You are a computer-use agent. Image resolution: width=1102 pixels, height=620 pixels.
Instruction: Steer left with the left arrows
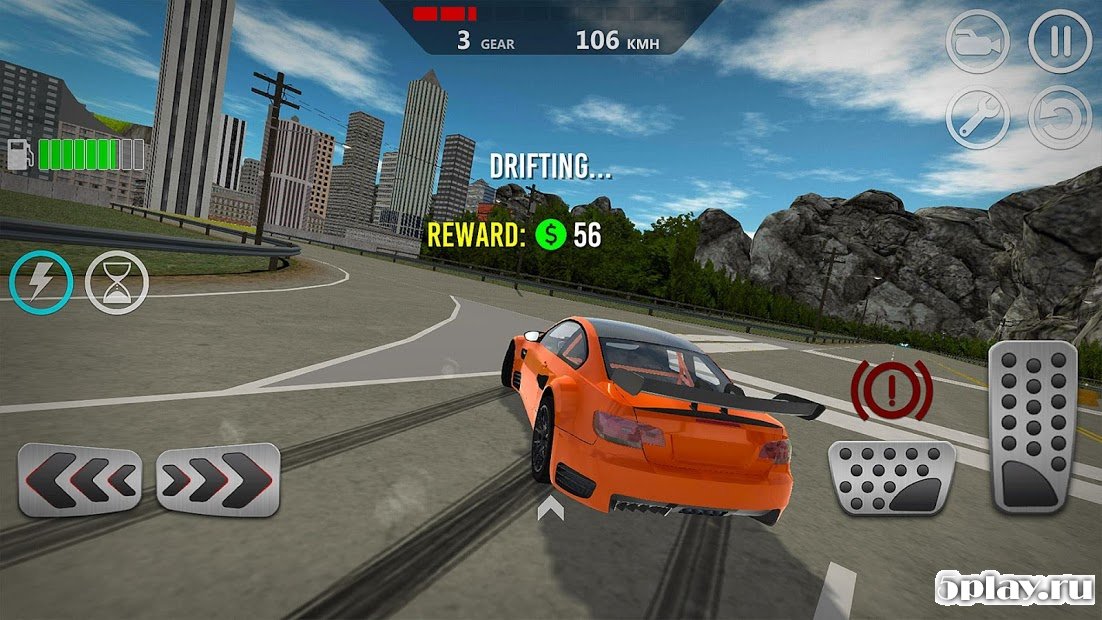[80, 479]
